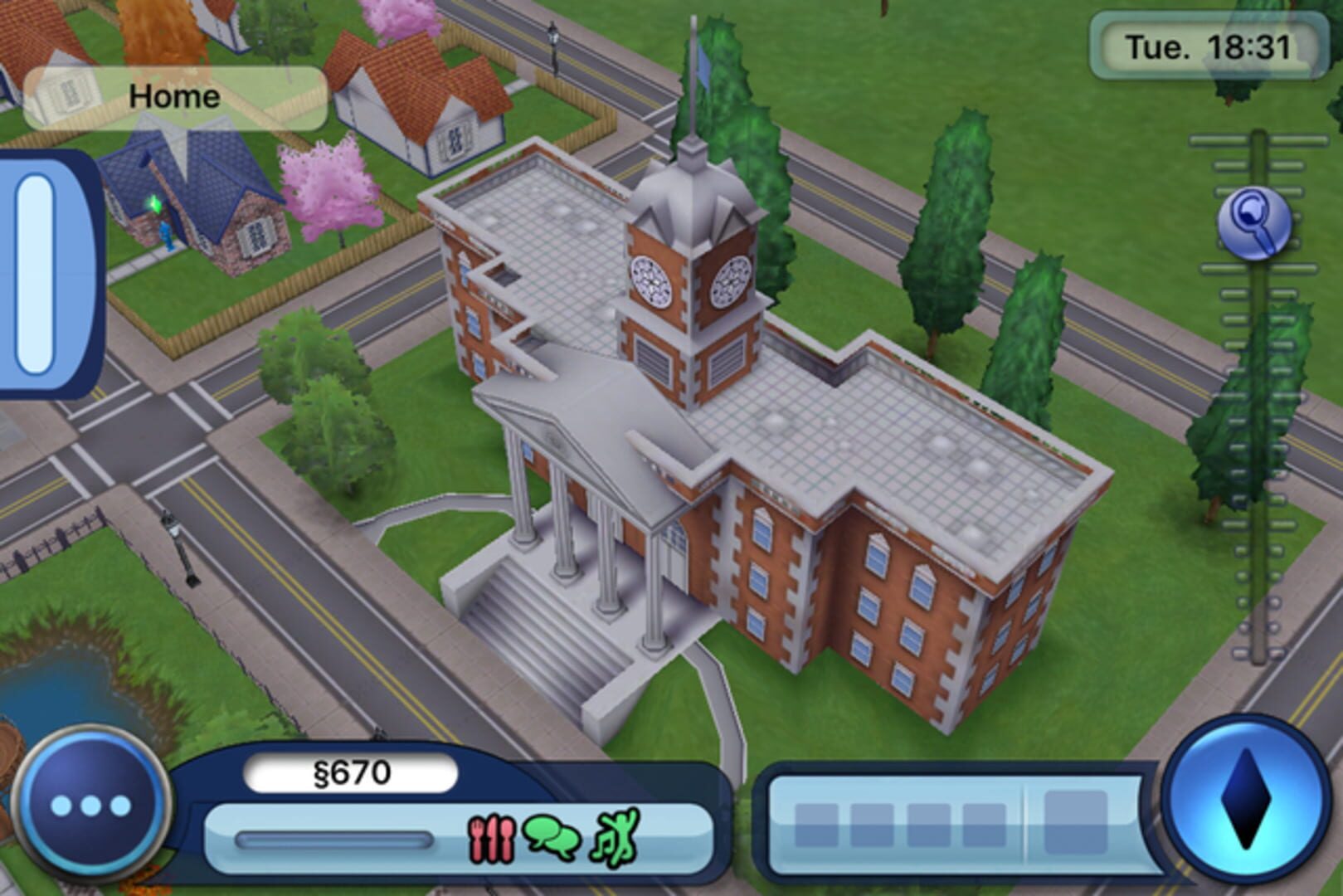Toggle the blue pill switch on the left edge
The width and height of the screenshot is (1343, 896).
pyautogui.click(x=33, y=274)
